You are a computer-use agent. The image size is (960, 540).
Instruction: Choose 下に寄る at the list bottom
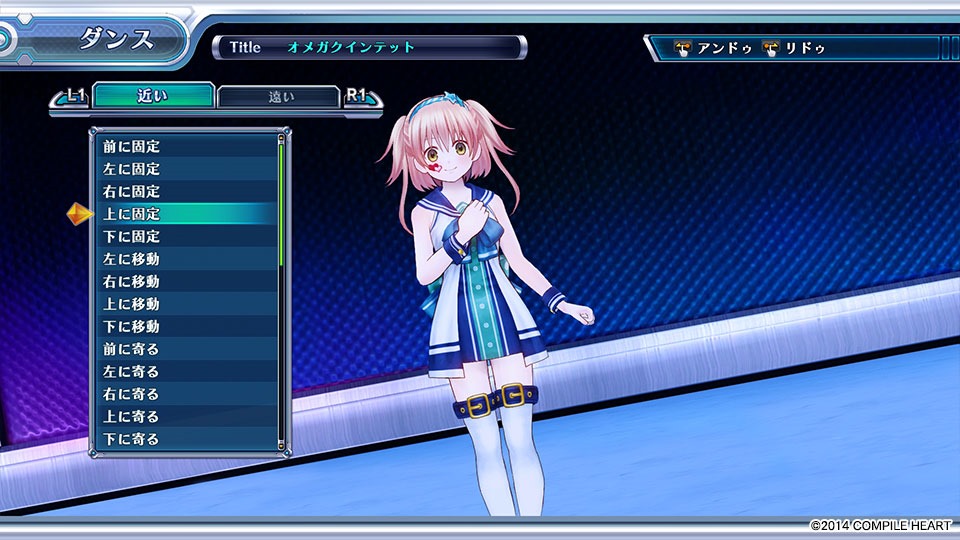pyautogui.click(x=185, y=439)
